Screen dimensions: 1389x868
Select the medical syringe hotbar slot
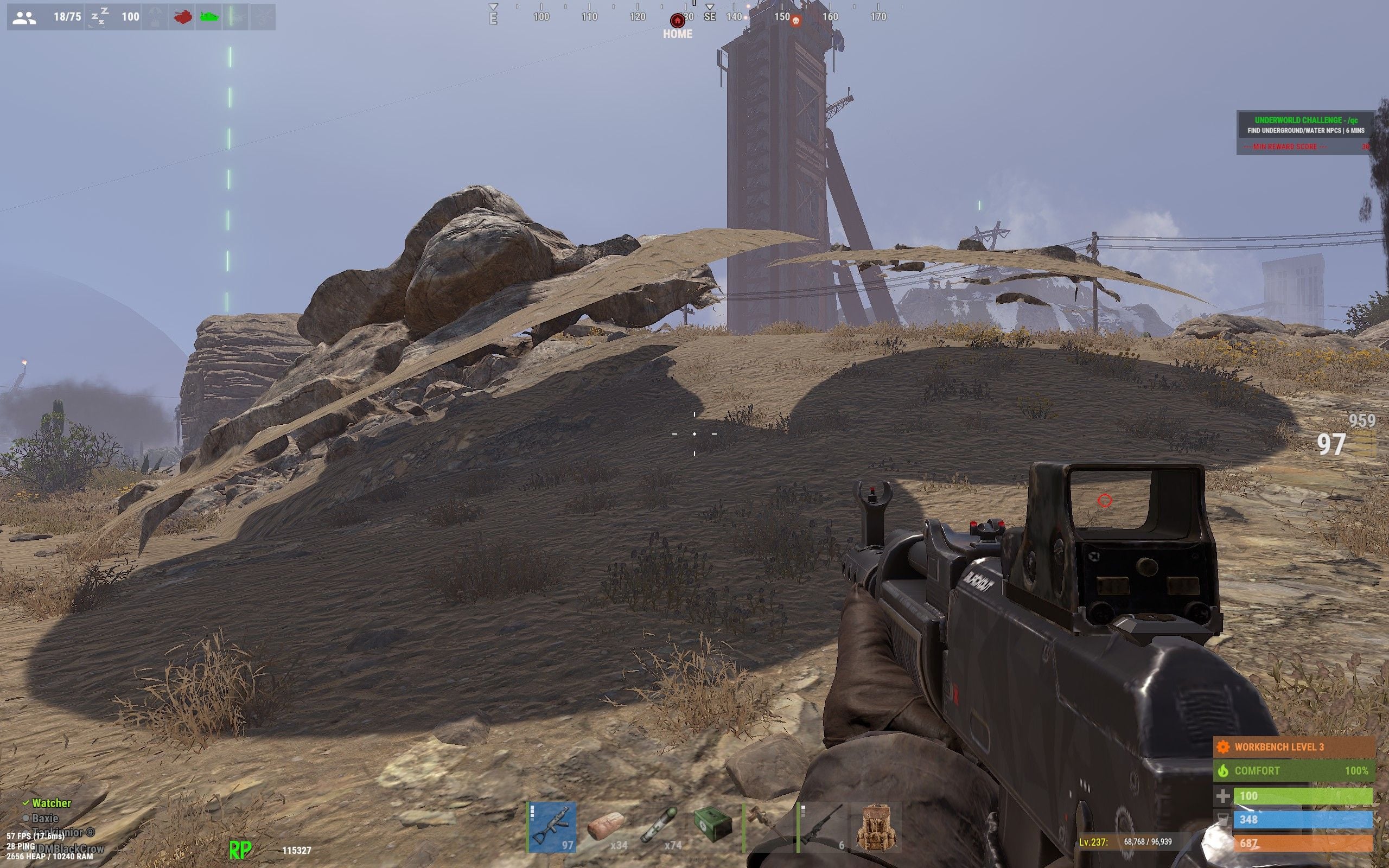659,827
